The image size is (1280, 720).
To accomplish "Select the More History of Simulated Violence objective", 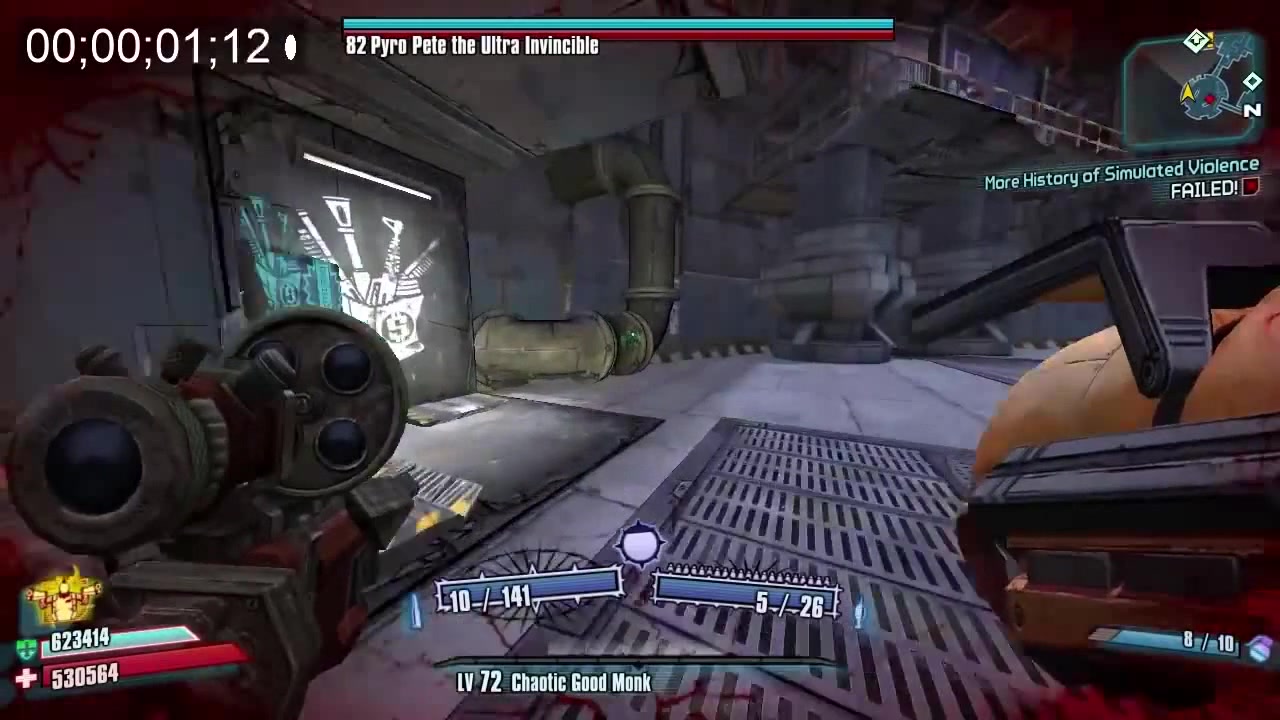I will point(1121,176).
